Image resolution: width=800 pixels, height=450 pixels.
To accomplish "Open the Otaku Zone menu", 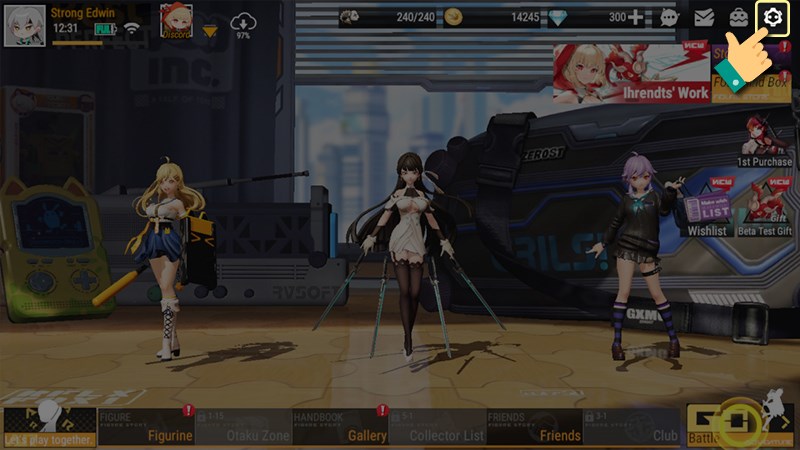I will [x=243, y=427].
